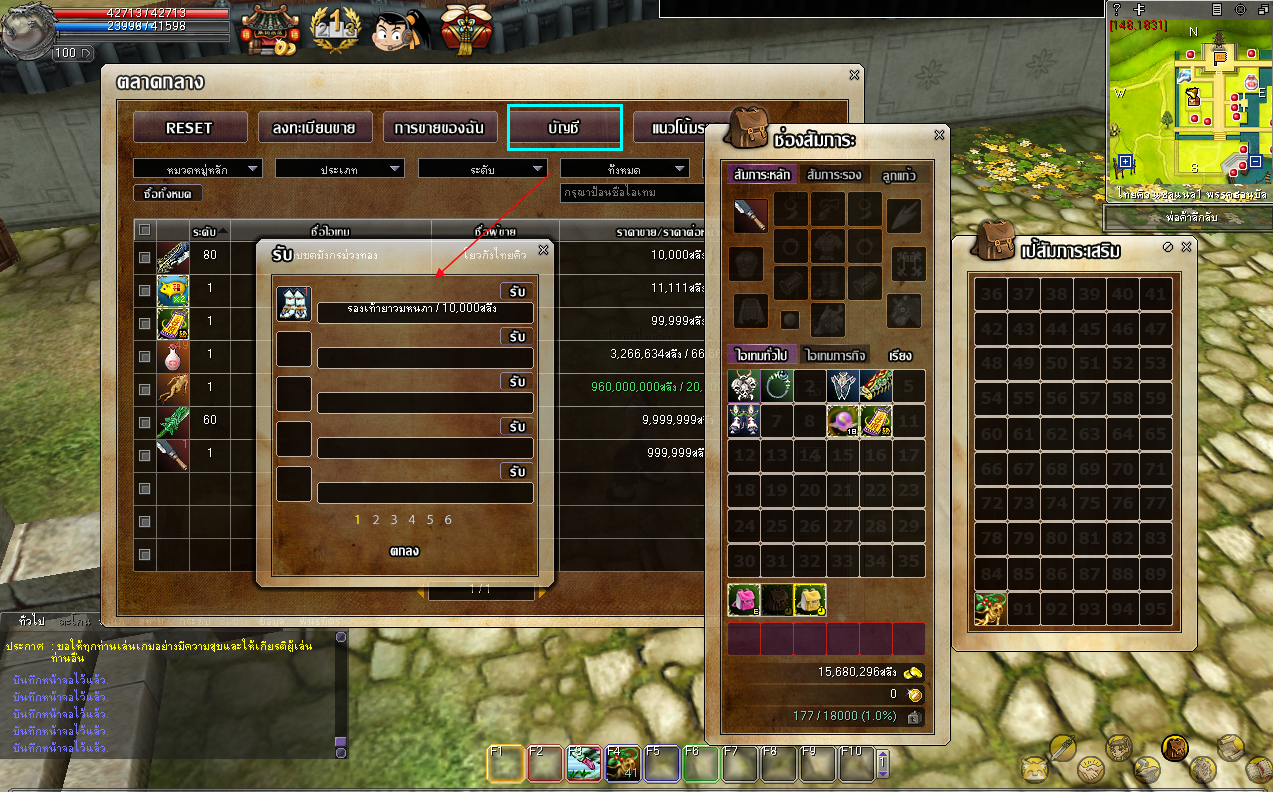The width and height of the screenshot is (1273, 792).
Task: Select the ไอเทมภารกิจ quest items tab
Action: pyautogui.click(x=834, y=355)
